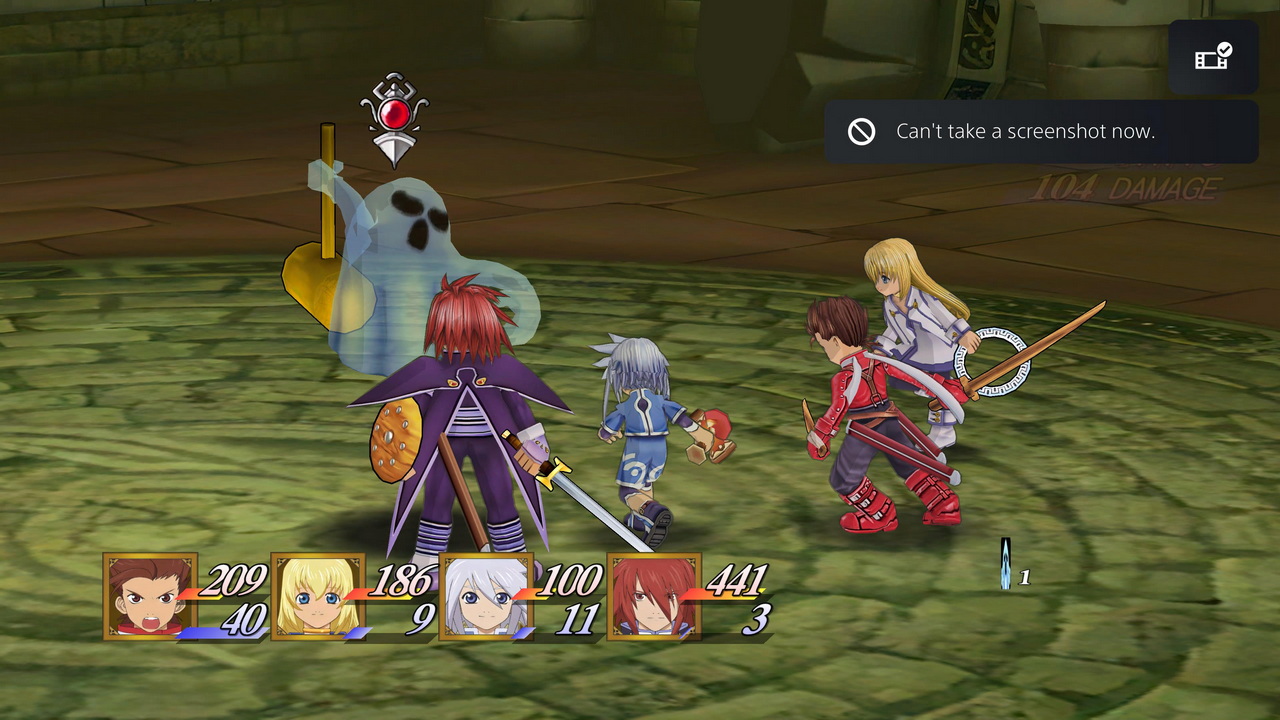Select Lloyd's brown-haired party portrait
The height and width of the screenshot is (720, 1280).
tap(150, 596)
